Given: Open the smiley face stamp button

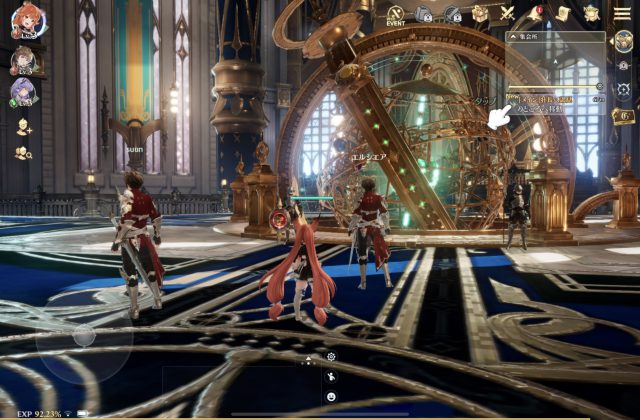Looking at the screenshot, I should point(331,397).
